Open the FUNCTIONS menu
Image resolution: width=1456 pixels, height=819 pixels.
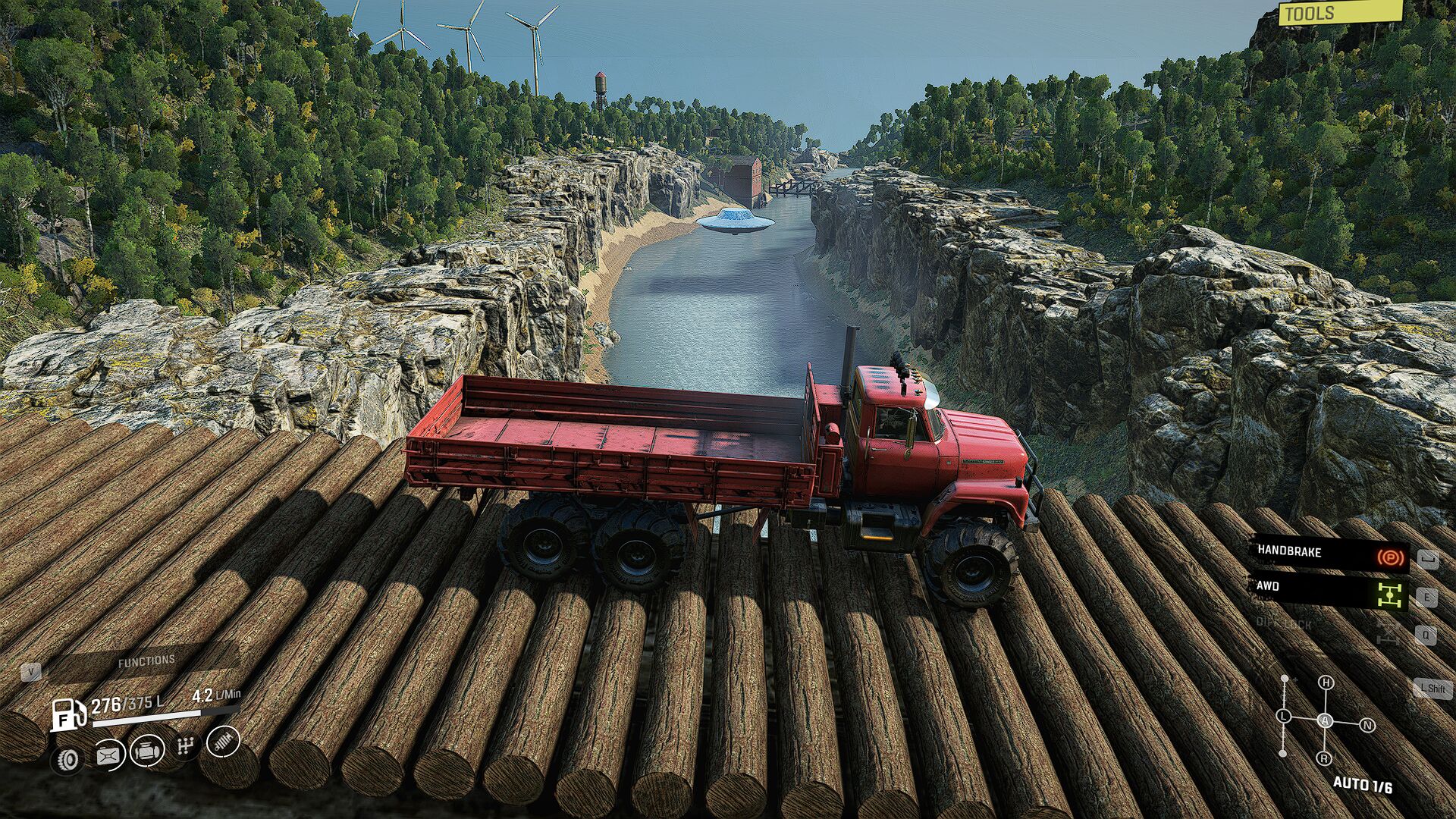(146, 662)
